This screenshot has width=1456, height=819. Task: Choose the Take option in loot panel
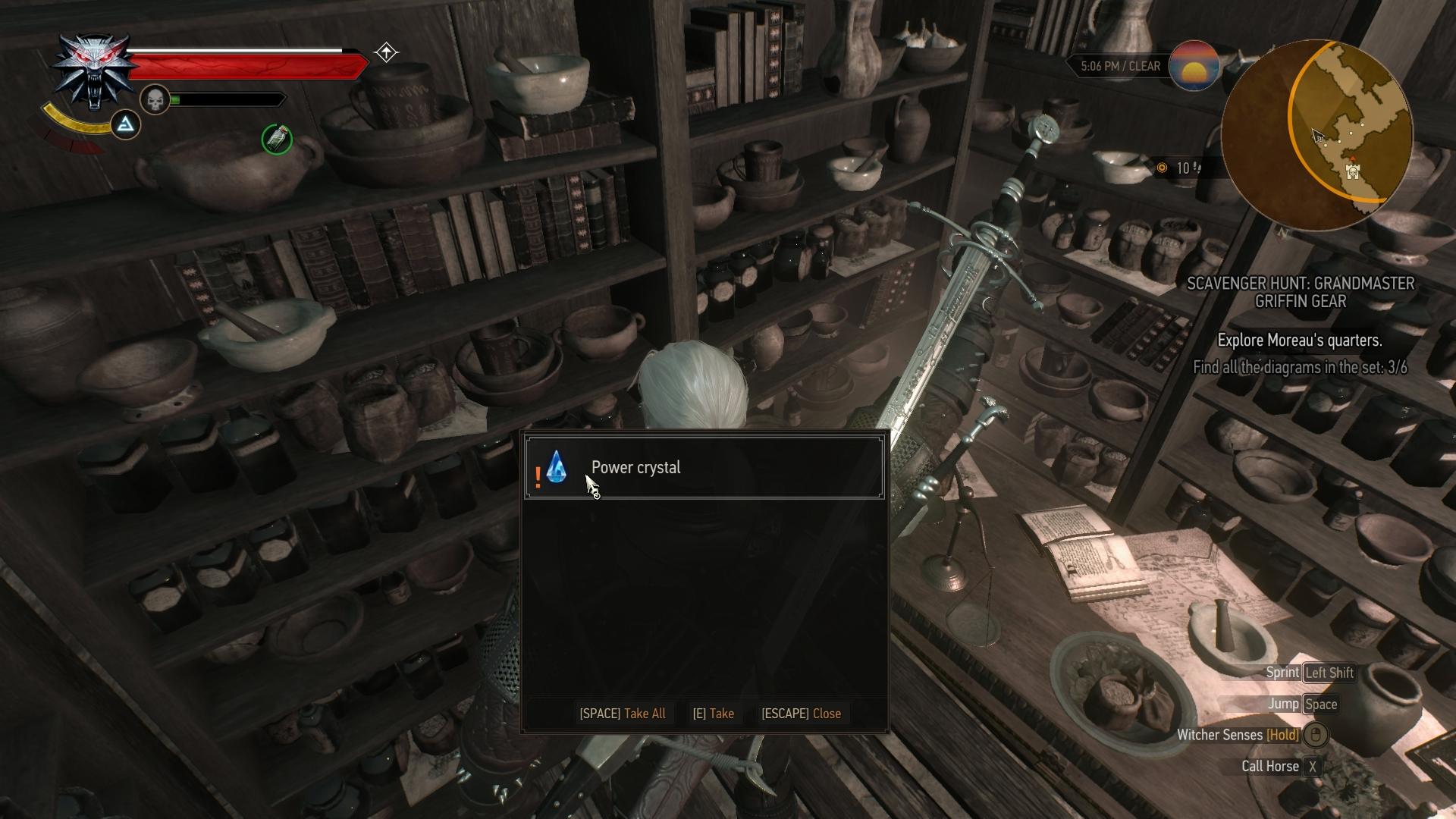pyautogui.click(x=713, y=714)
